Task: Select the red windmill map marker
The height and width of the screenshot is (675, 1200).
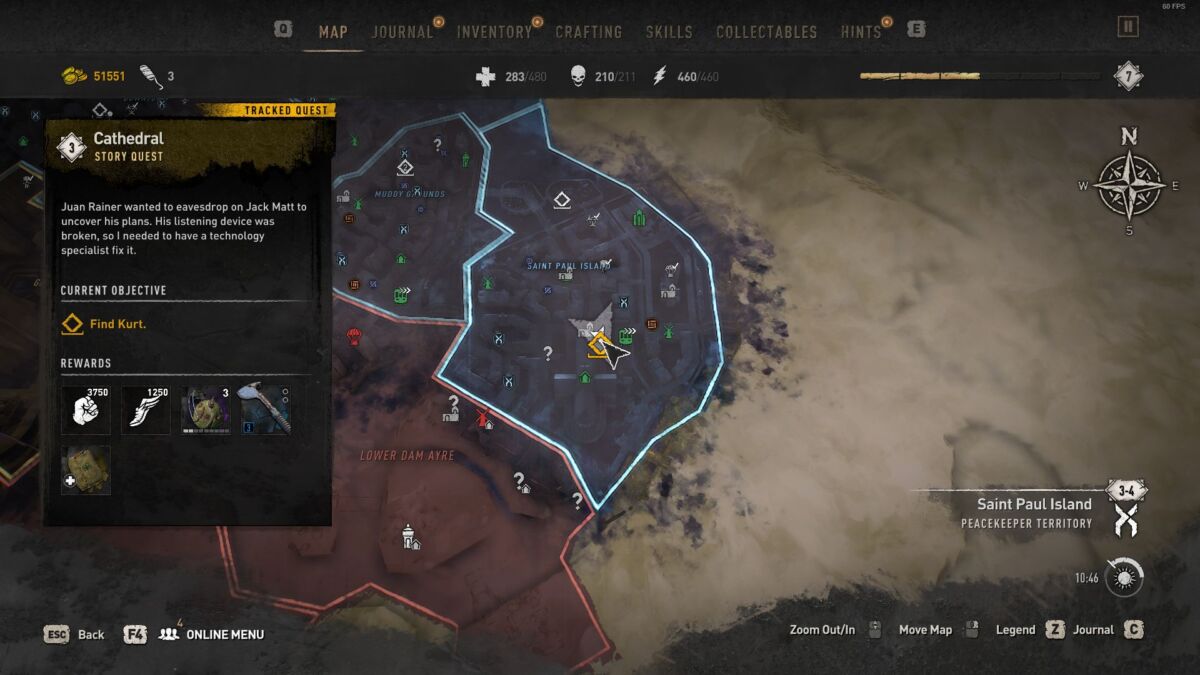Action: pos(484,417)
